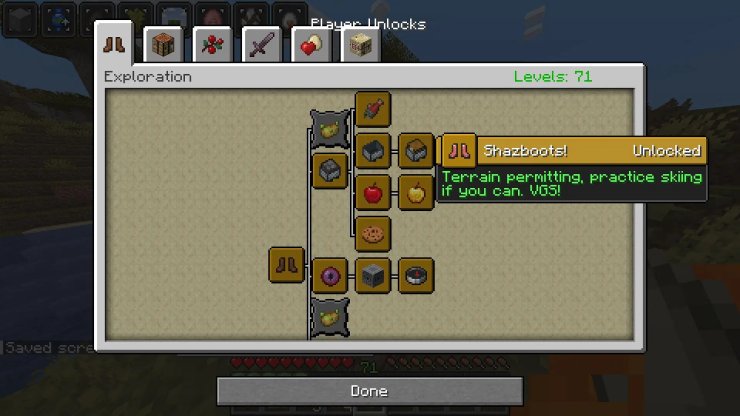This screenshot has width=740, height=416.
Task: Switch to the heart and egg tab
Action: (311, 46)
